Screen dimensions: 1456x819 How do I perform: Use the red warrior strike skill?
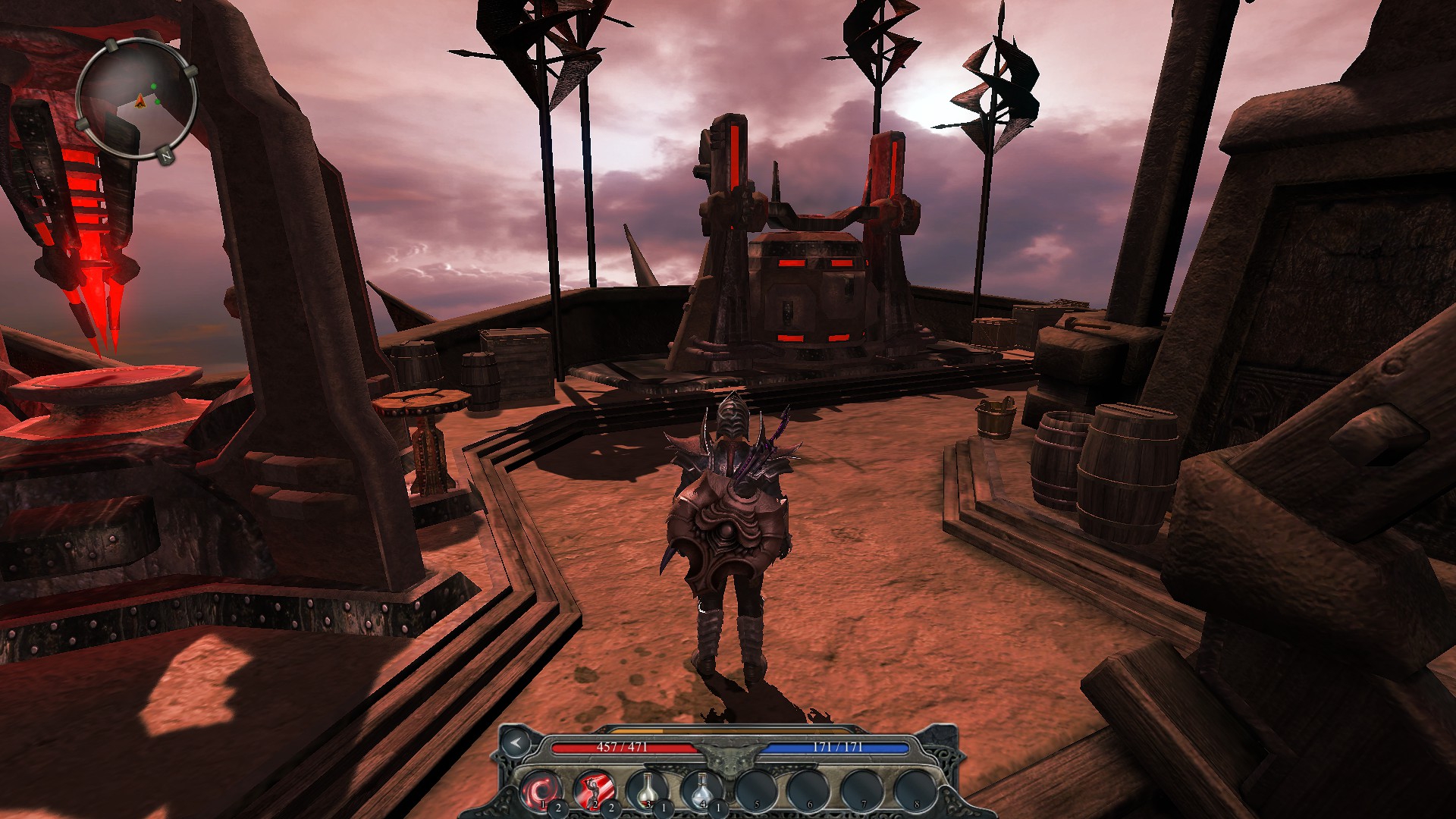click(594, 789)
